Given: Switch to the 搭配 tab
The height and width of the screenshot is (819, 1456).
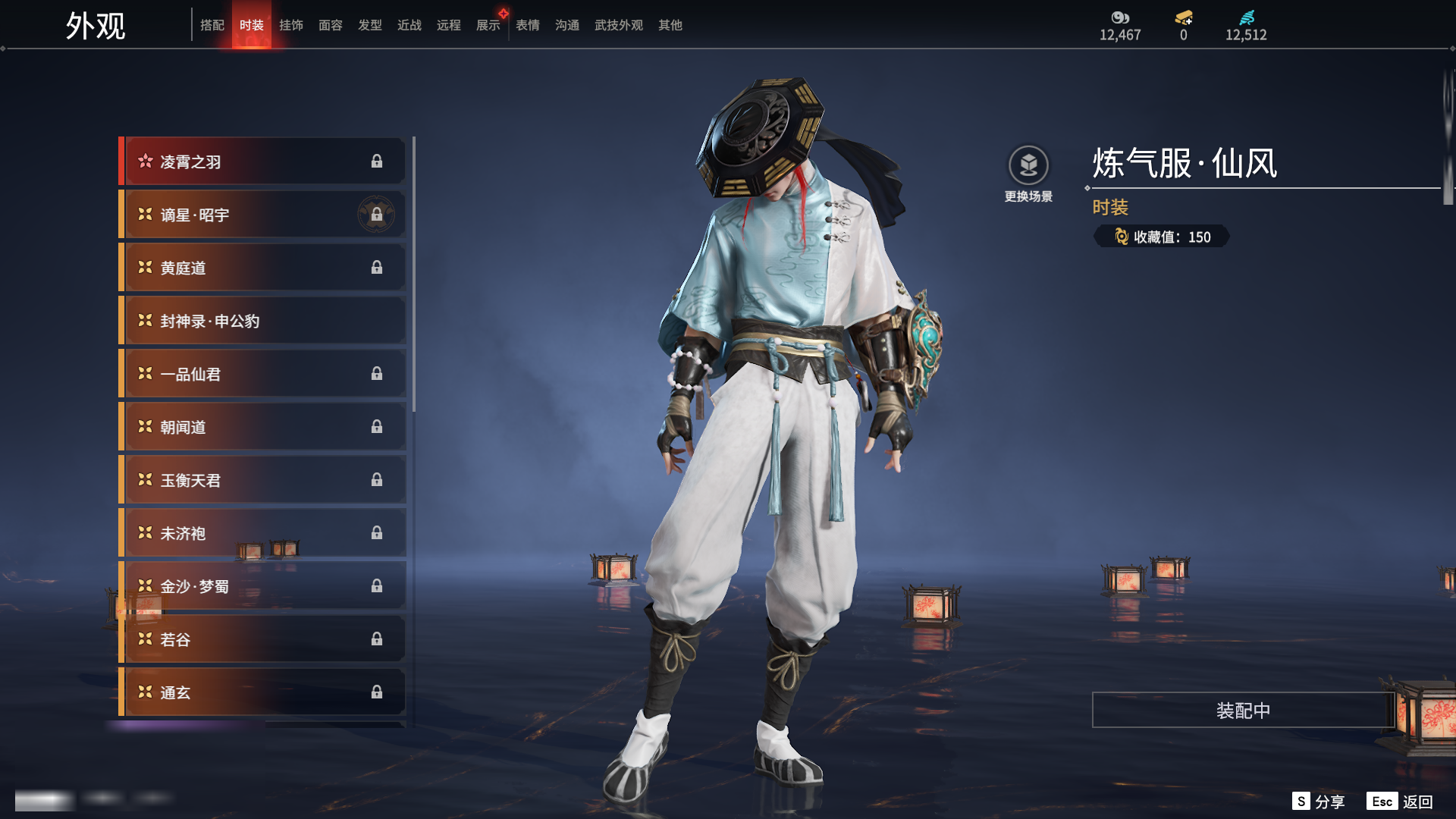Looking at the screenshot, I should point(212,25).
